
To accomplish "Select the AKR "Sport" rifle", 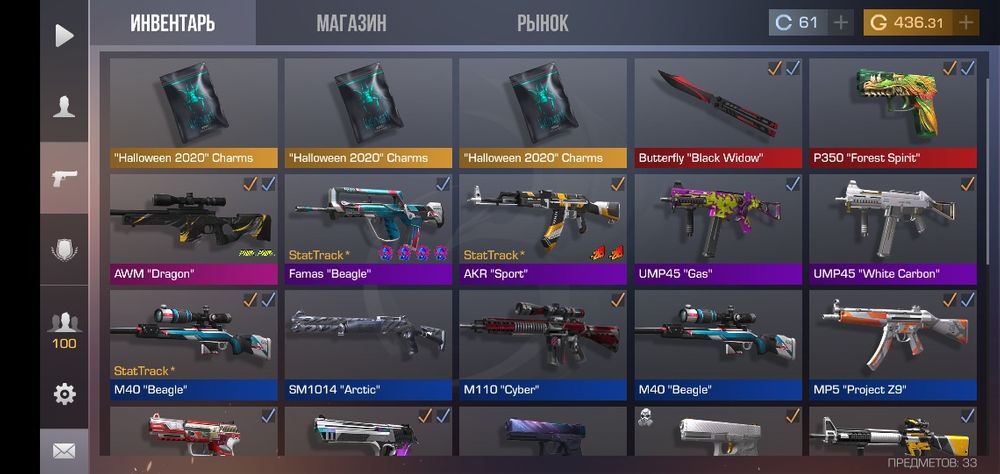I will (543, 228).
